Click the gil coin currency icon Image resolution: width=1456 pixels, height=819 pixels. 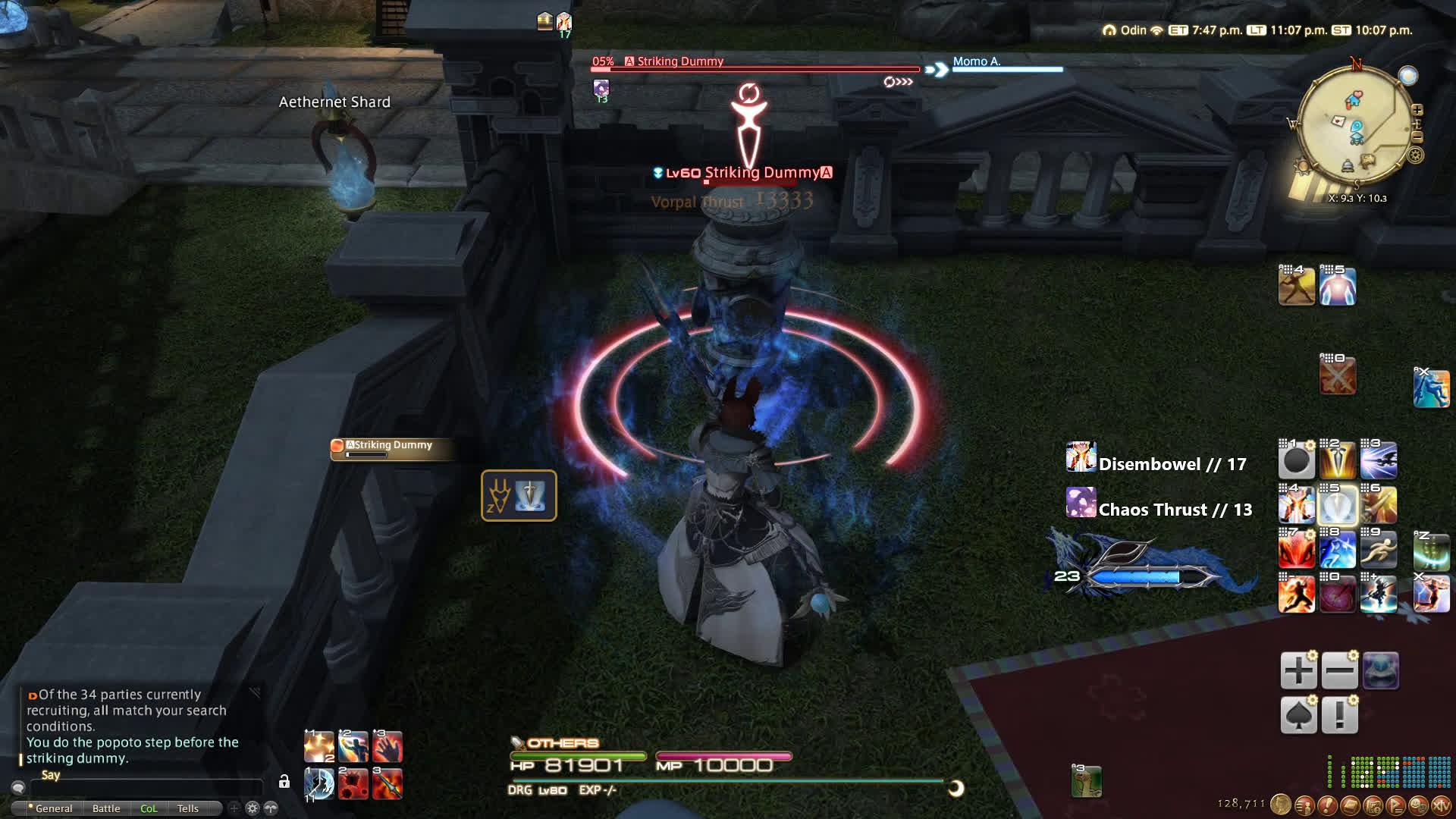tap(1281, 805)
